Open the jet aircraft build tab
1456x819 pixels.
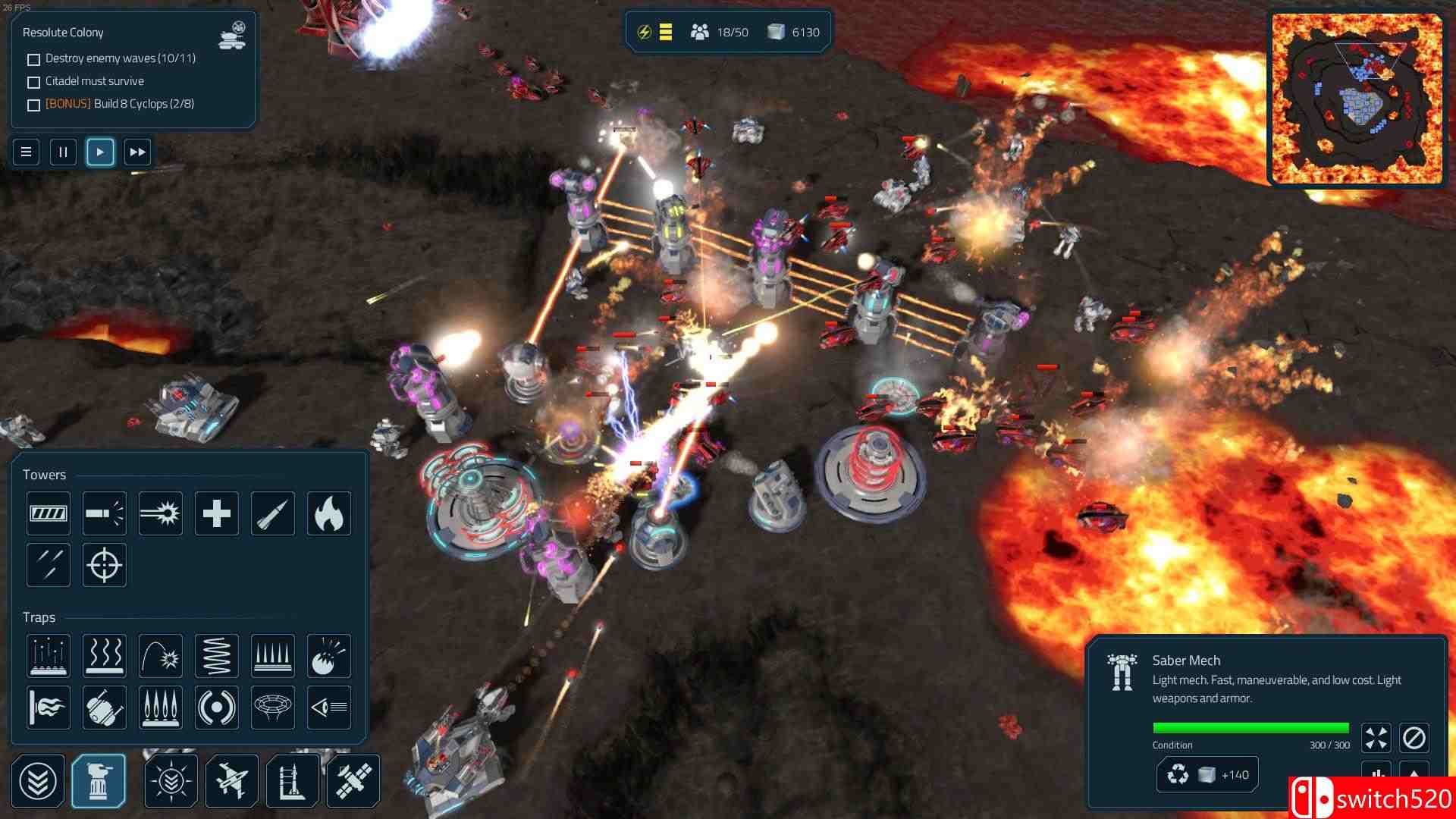click(x=232, y=781)
